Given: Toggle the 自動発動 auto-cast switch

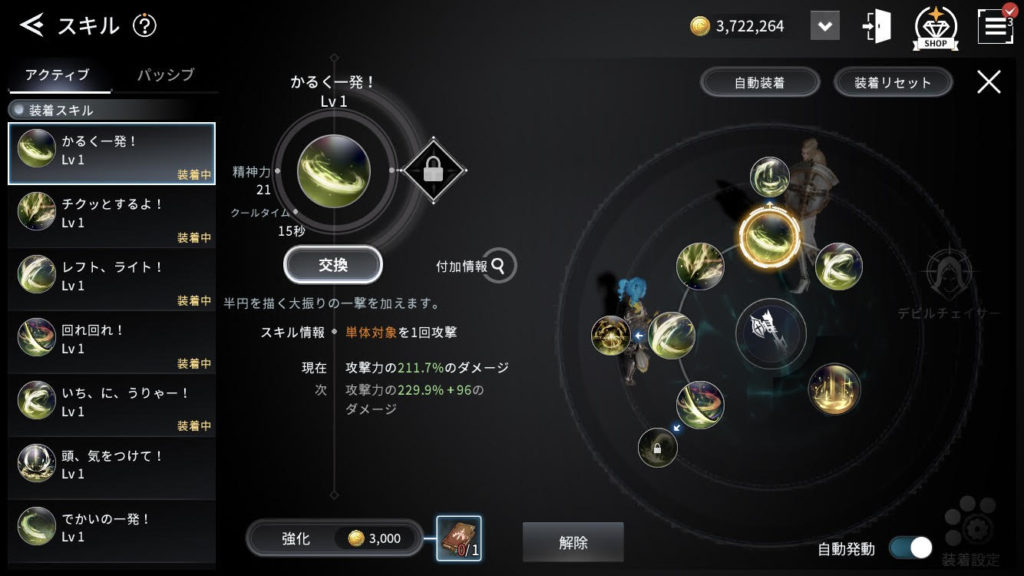Looking at the screenshot, I should tap(909, 548).
